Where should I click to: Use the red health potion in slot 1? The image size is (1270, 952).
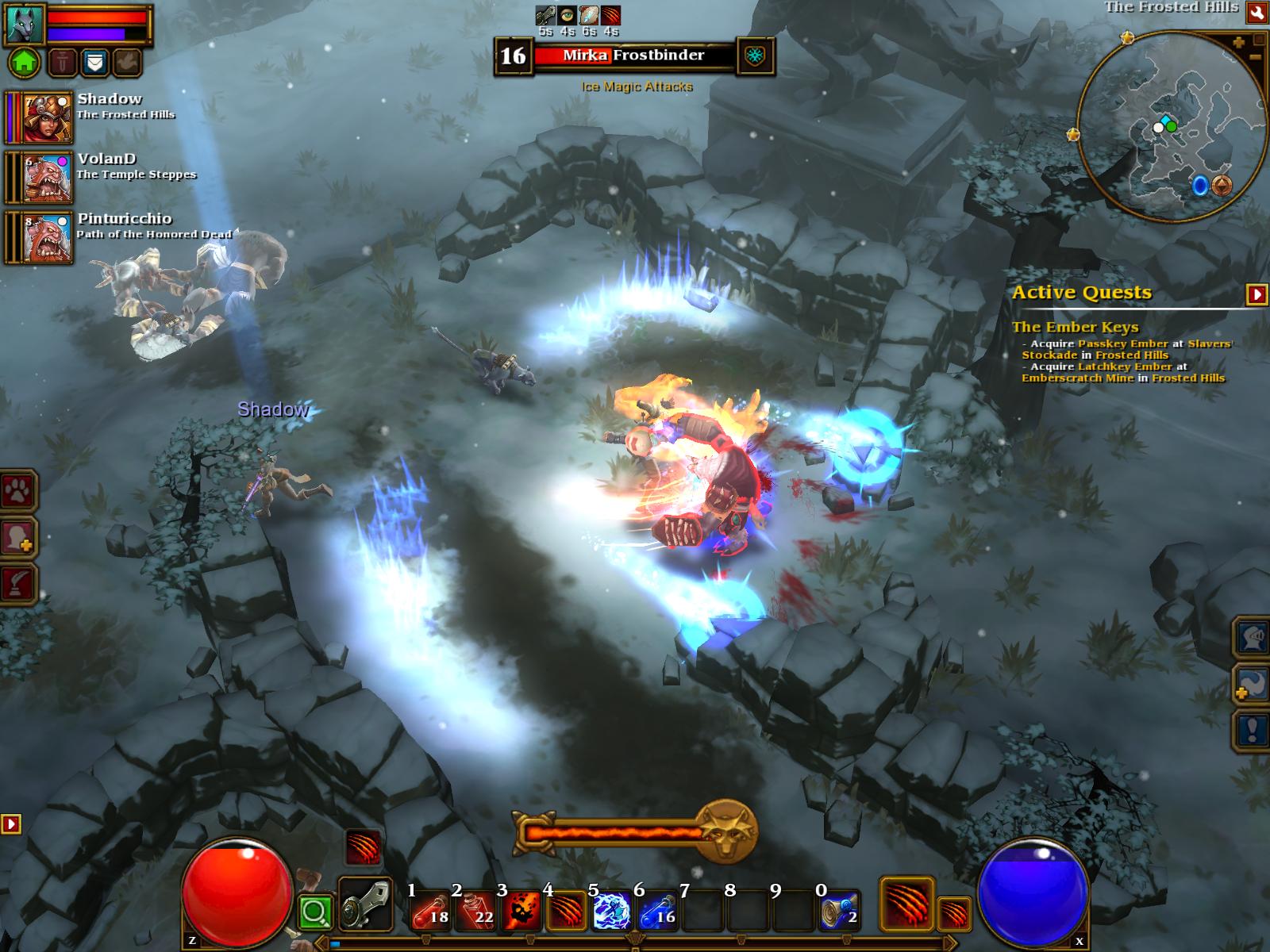point(430,910)
